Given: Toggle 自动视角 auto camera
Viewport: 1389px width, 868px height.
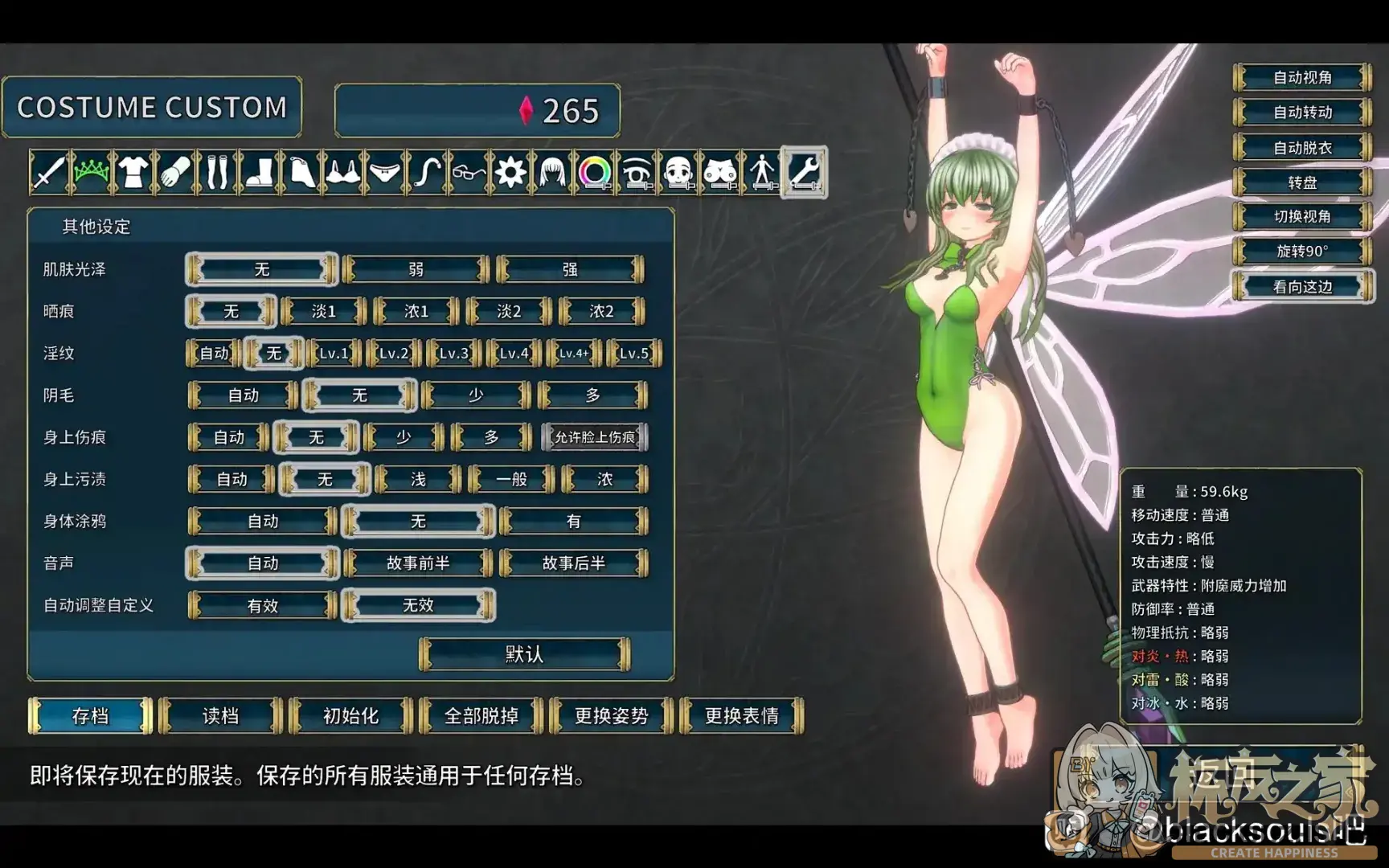Looking at the screenshot, I should [1302, 78].
